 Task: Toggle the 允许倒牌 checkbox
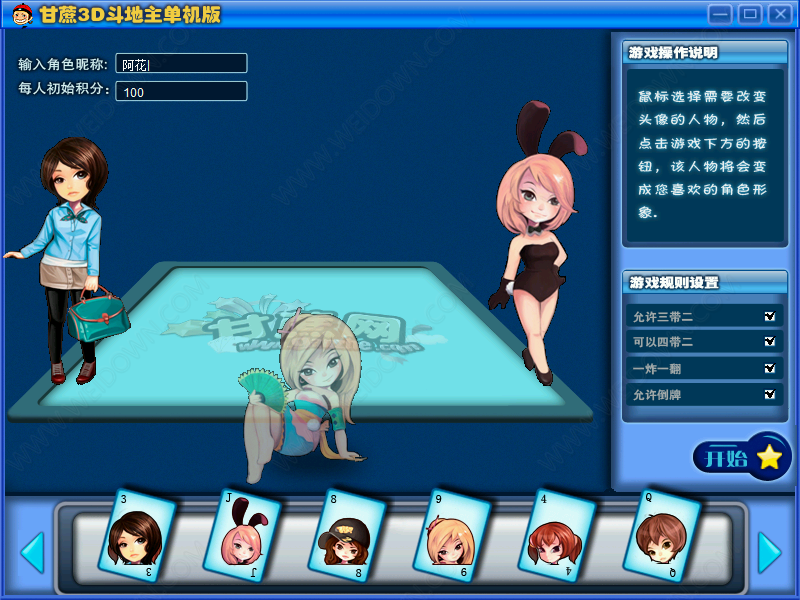click(769, 394)
